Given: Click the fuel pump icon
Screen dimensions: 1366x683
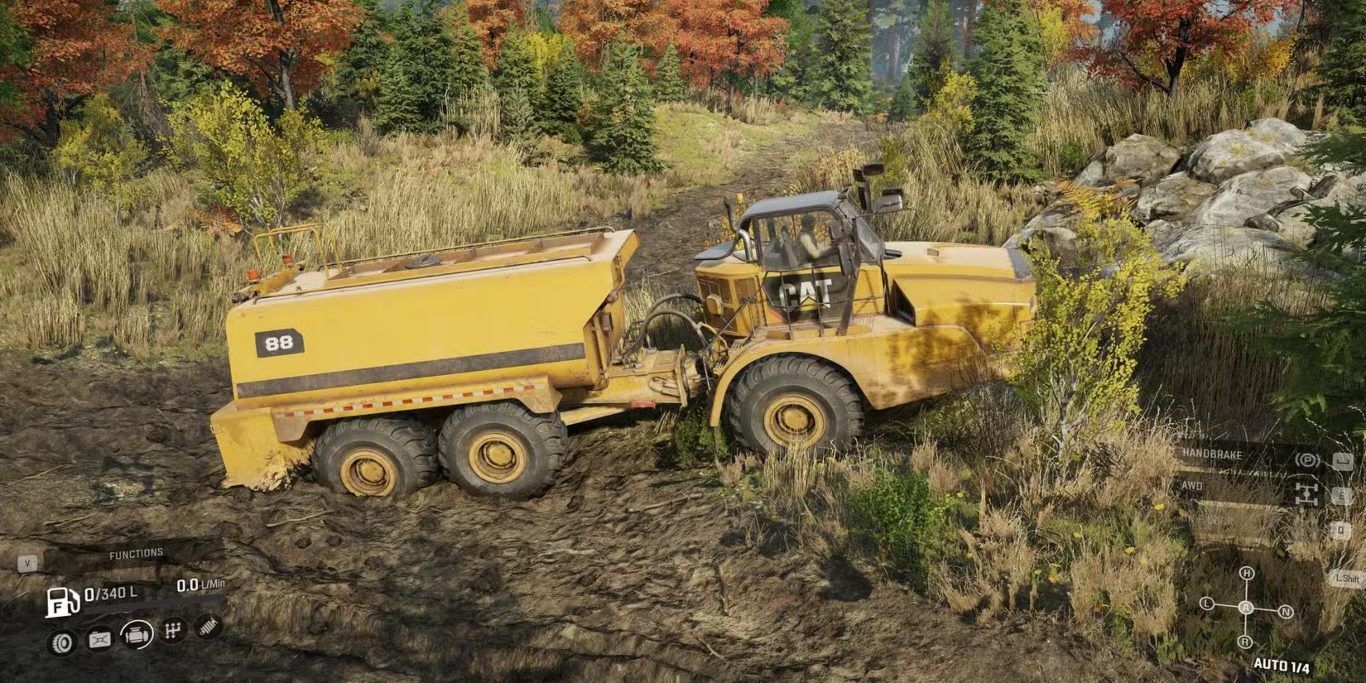Looking at the screenshot, I should pos(62,601).
